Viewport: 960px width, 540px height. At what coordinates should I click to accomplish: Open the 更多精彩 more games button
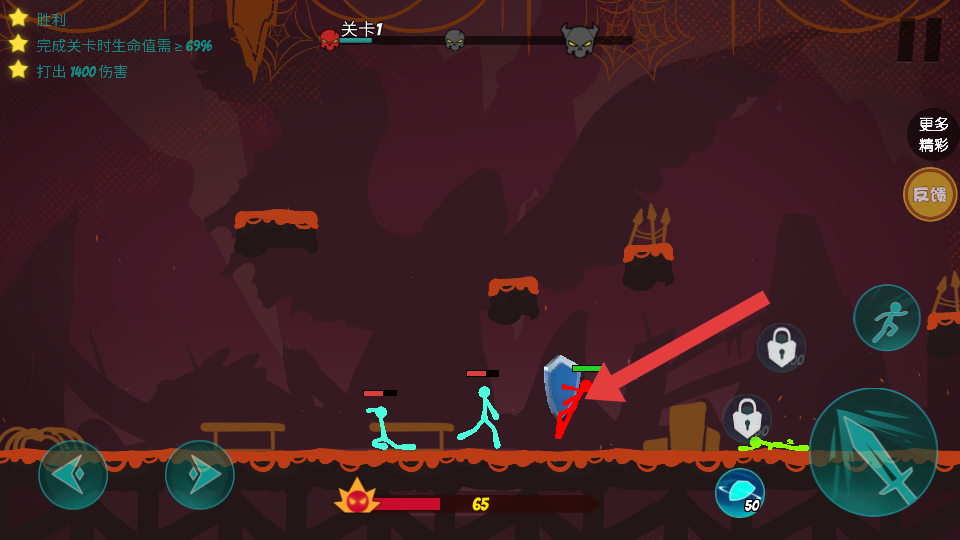pyautogui.click(x=933, y=134)
